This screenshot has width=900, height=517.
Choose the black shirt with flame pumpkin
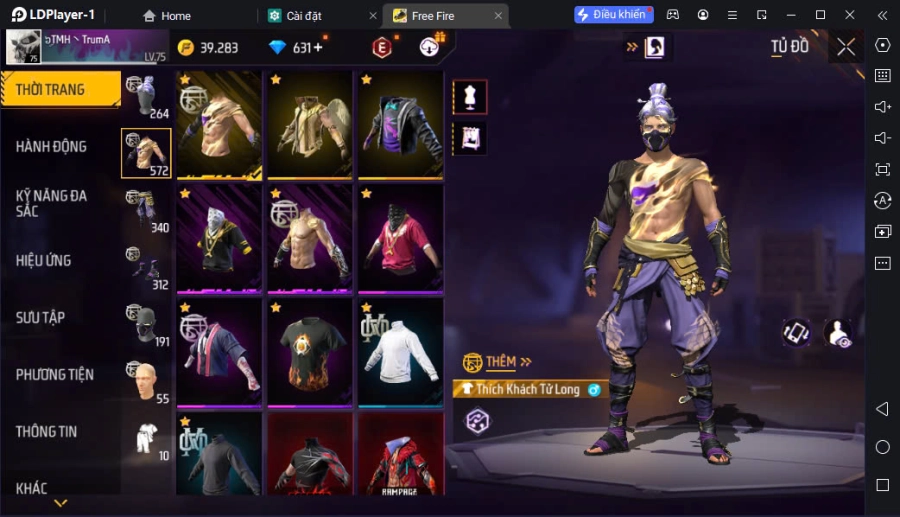click(310, 352)
